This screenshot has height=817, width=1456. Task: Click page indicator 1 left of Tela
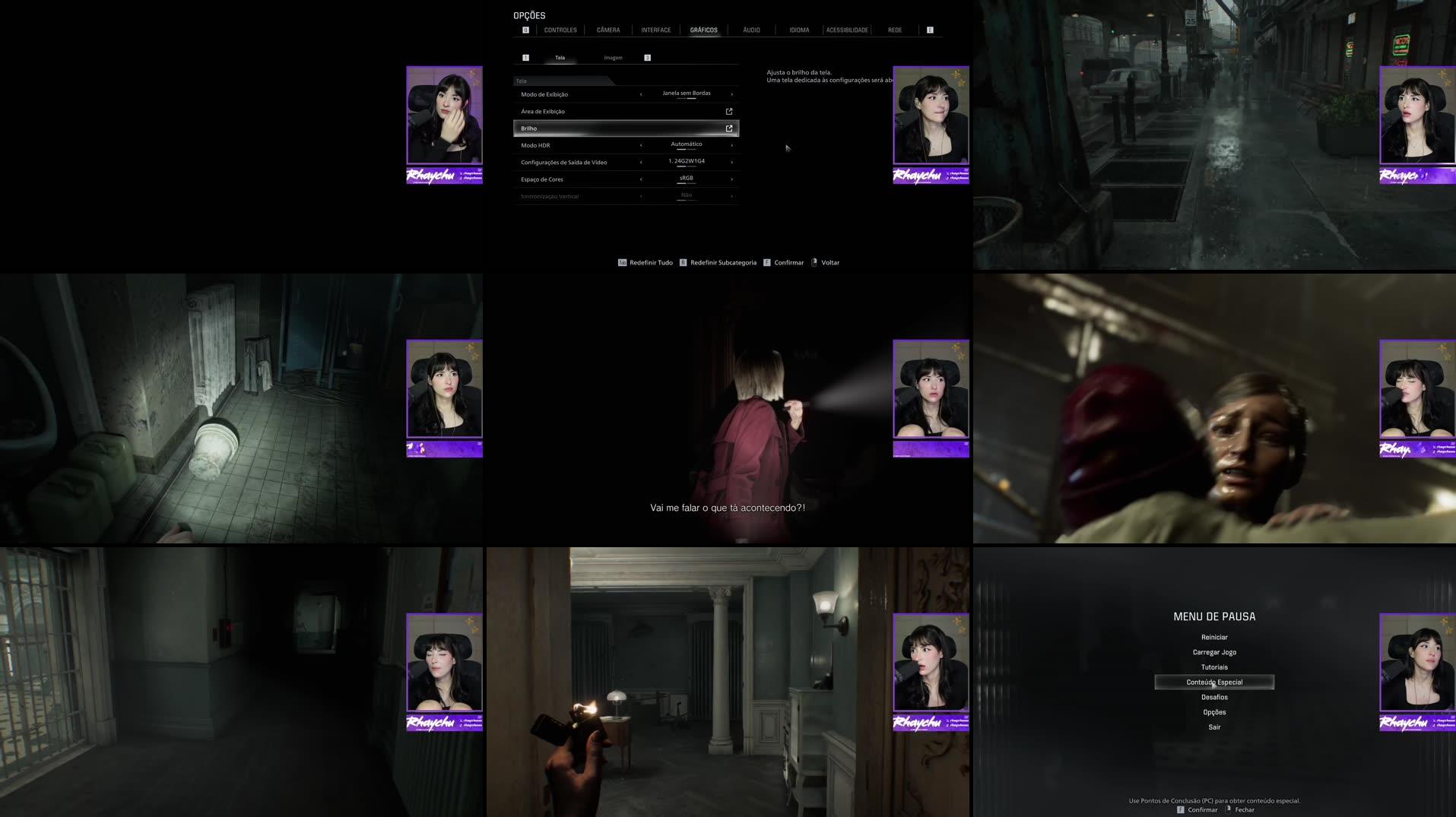[525, 57]
